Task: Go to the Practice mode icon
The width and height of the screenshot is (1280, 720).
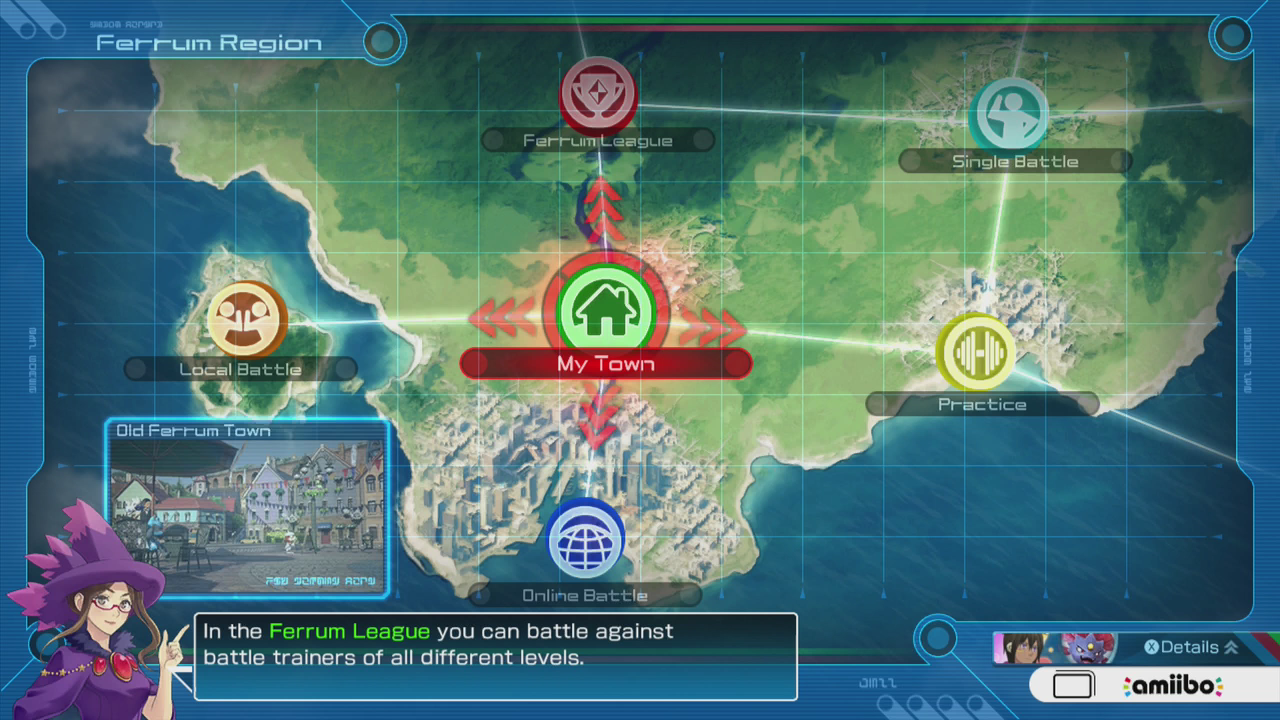Action: click(975, 352)
